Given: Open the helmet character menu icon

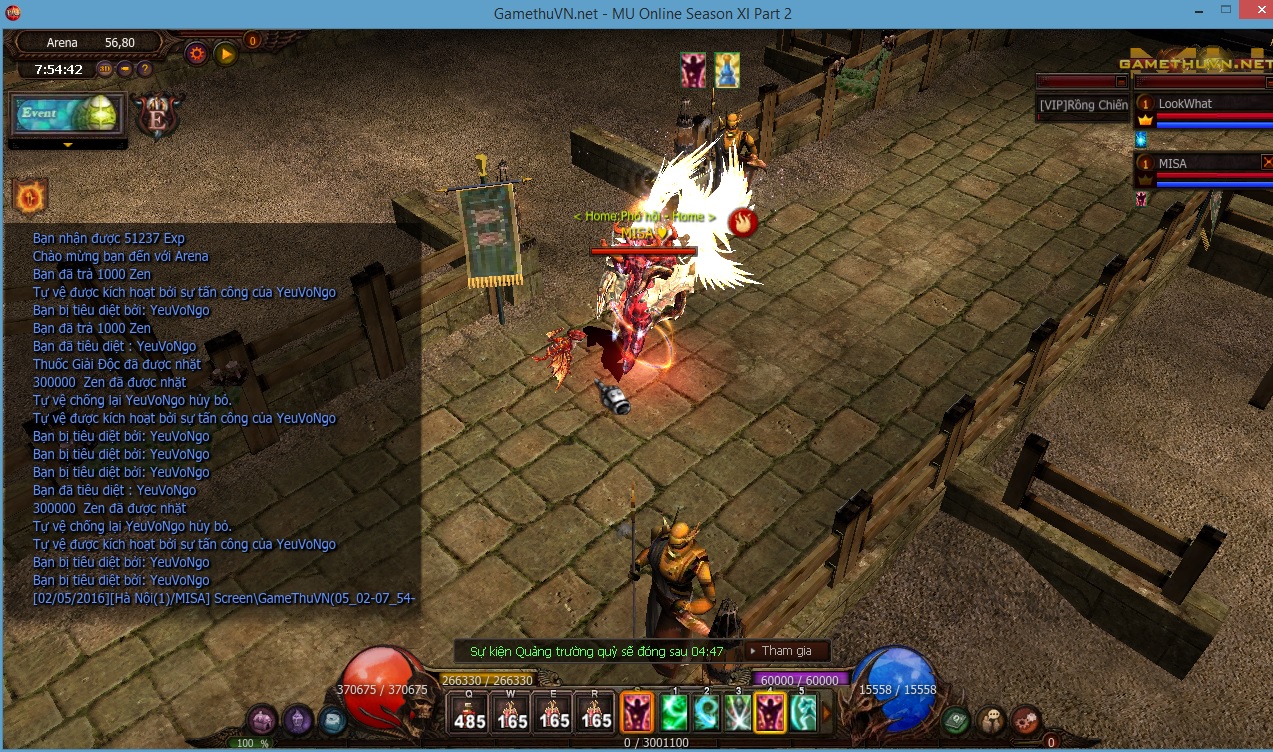Looking at the screenshot, I should pos(298,718).
